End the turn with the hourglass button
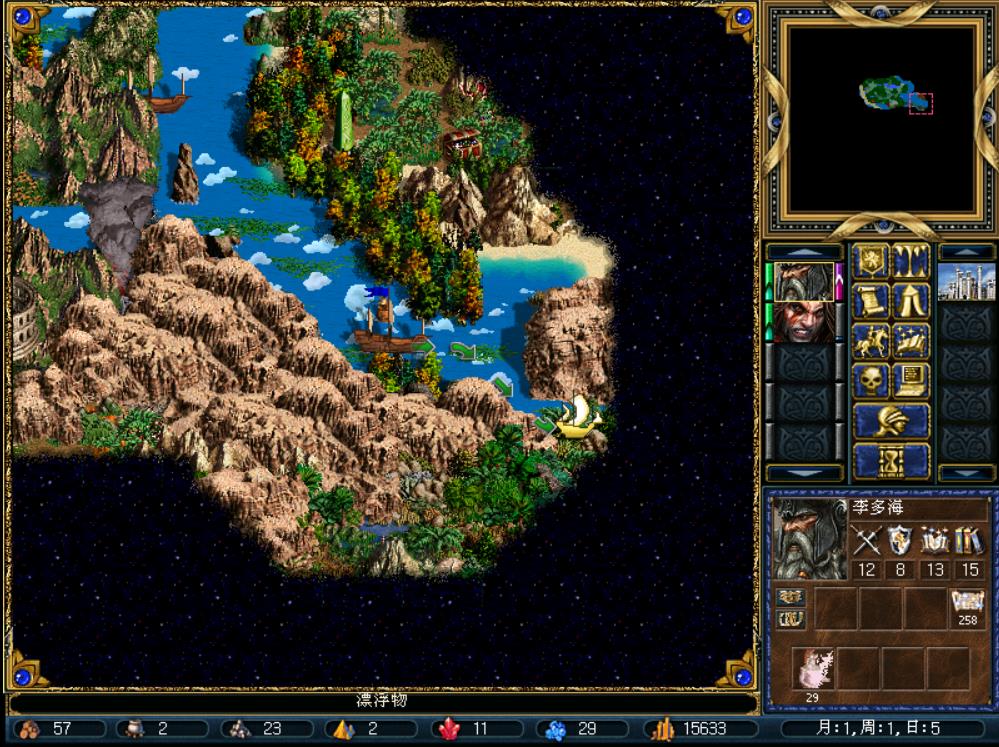The width and height of the screenshot is (999, 747). pyautogui.click(x=890, y=460)
